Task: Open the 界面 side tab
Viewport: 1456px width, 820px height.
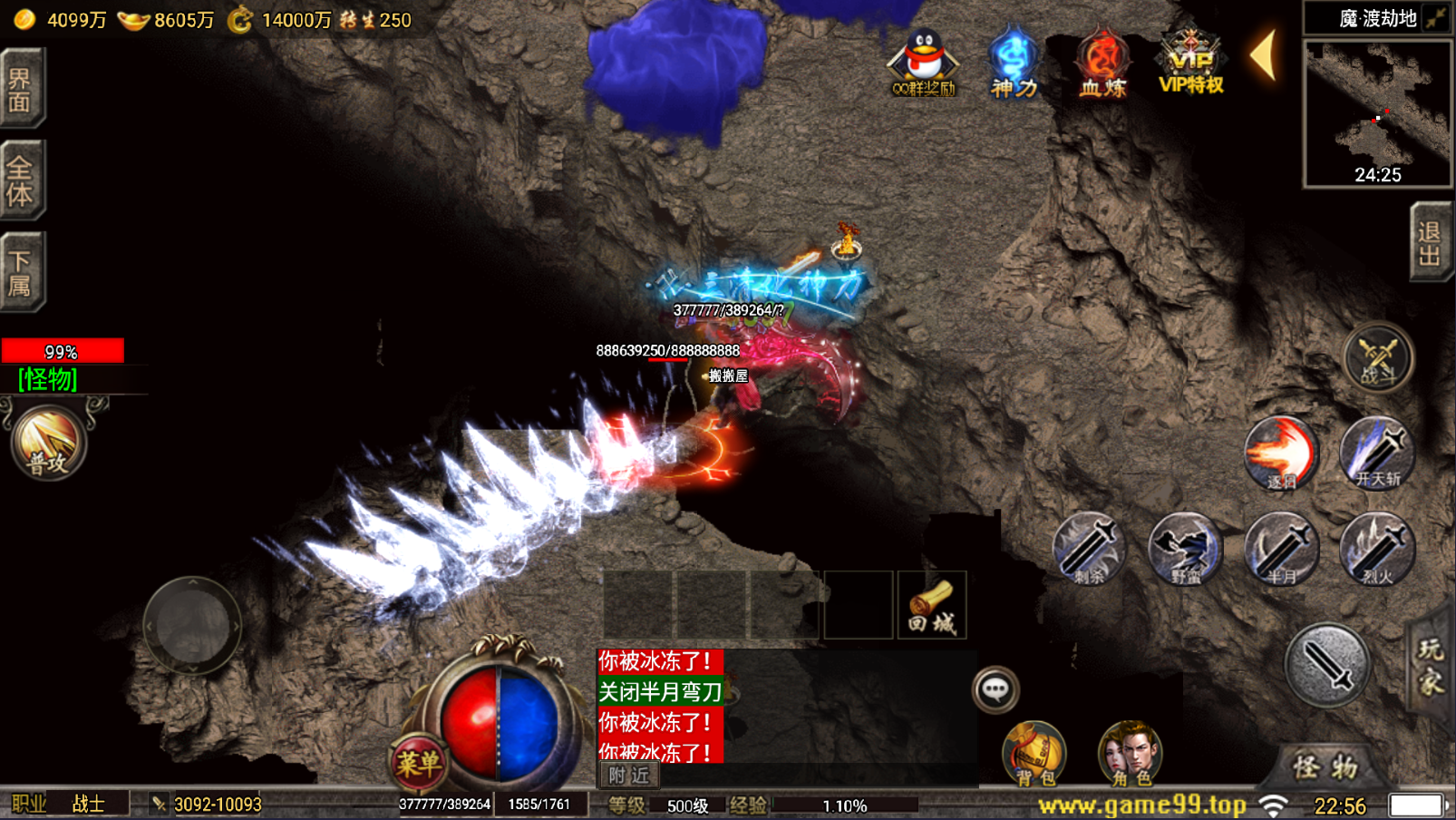Action: 22,88
